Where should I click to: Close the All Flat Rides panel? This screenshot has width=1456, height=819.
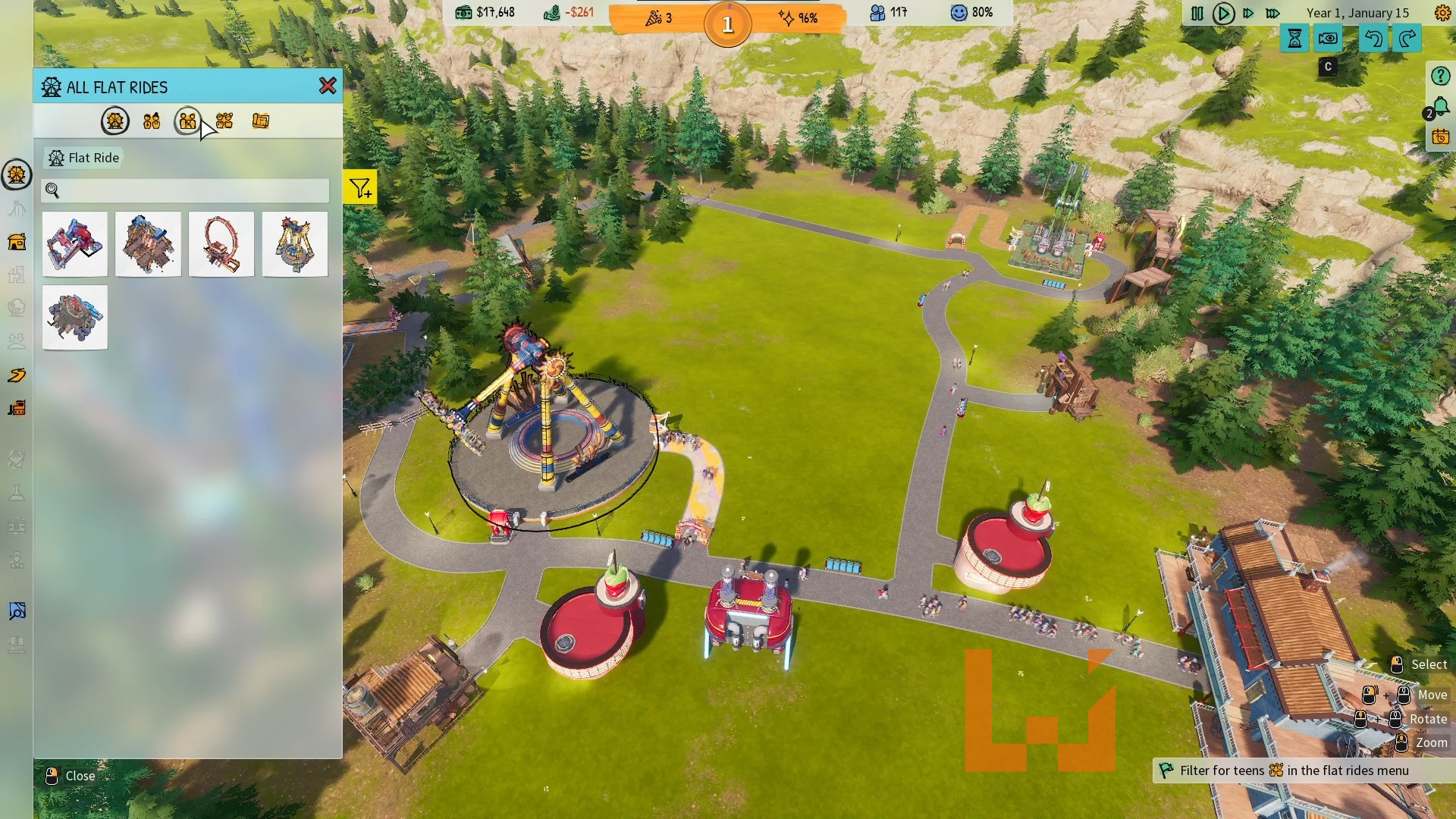pos(328,86)
